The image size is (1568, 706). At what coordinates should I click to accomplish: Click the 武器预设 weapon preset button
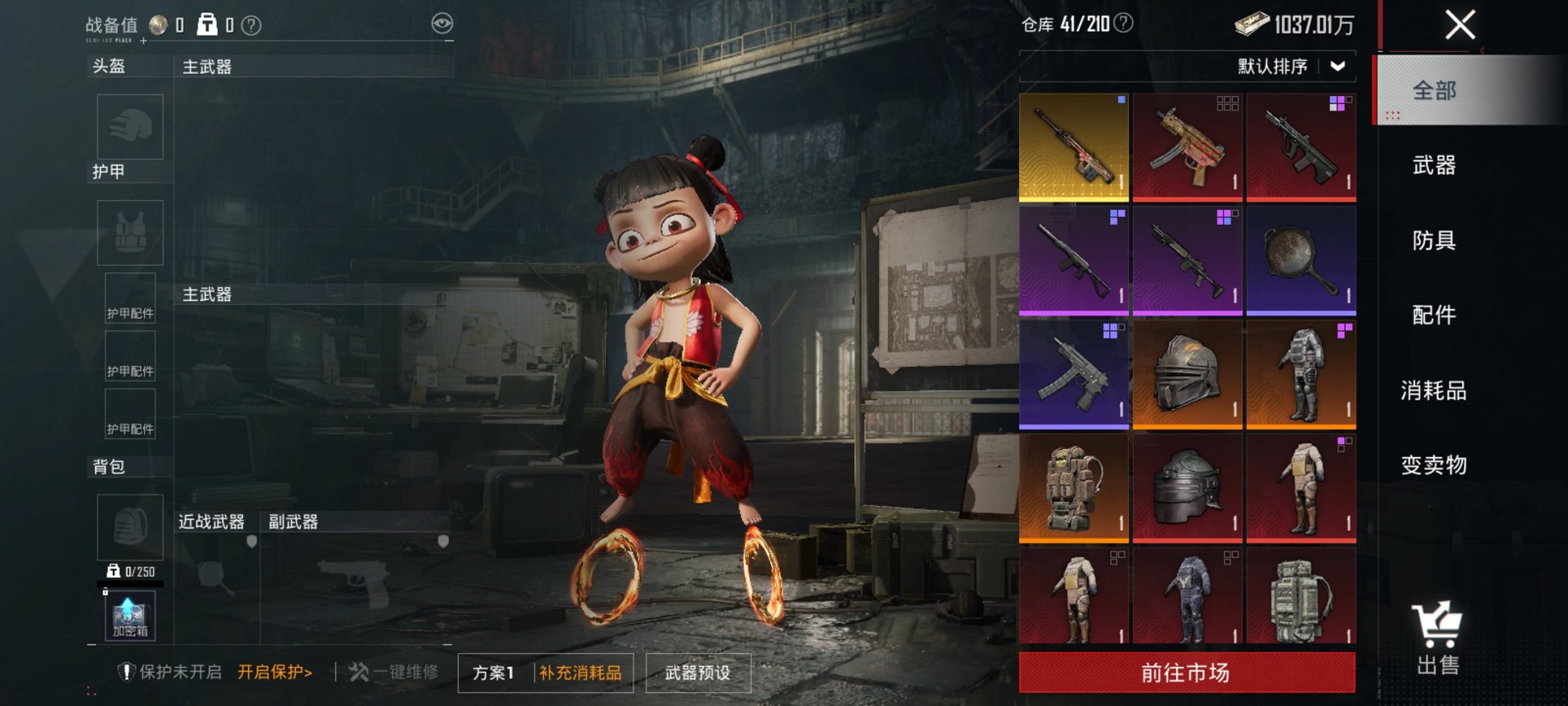[x=697, y=673]
